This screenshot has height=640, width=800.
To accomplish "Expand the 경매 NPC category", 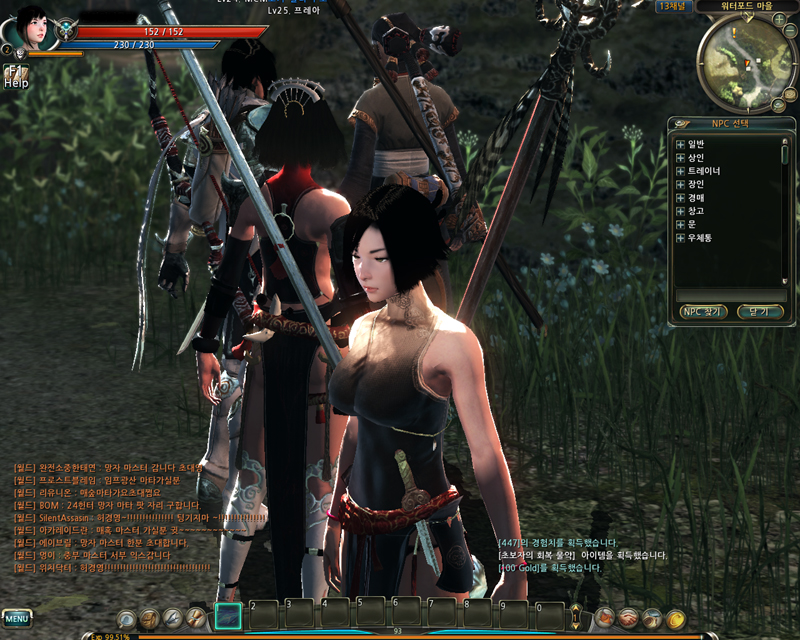I will (680, 198).
